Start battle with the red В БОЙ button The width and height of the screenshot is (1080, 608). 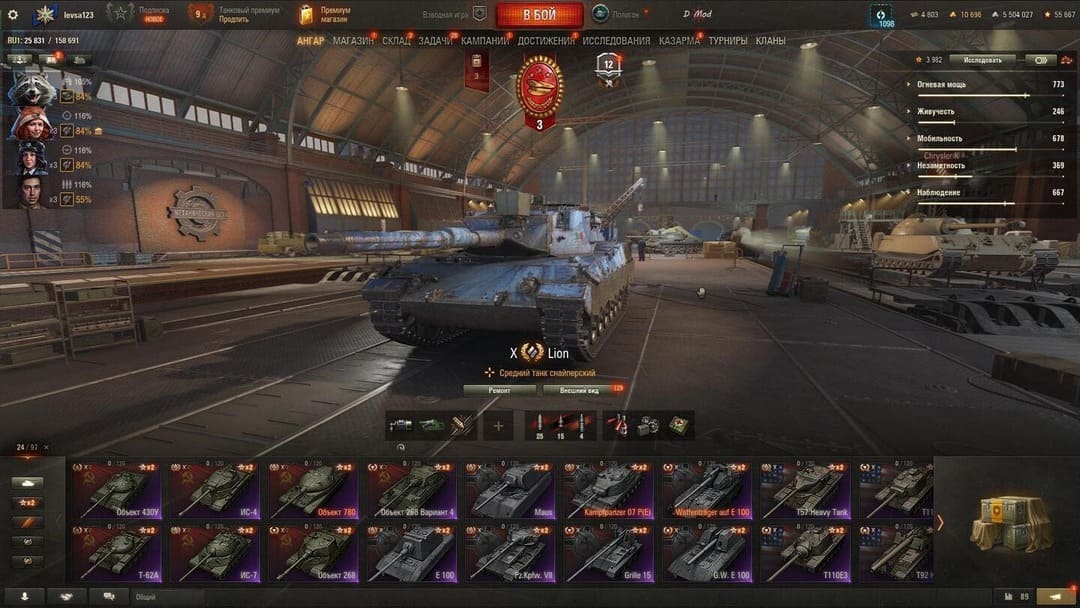pyautogui.click(x=539, y=15)
